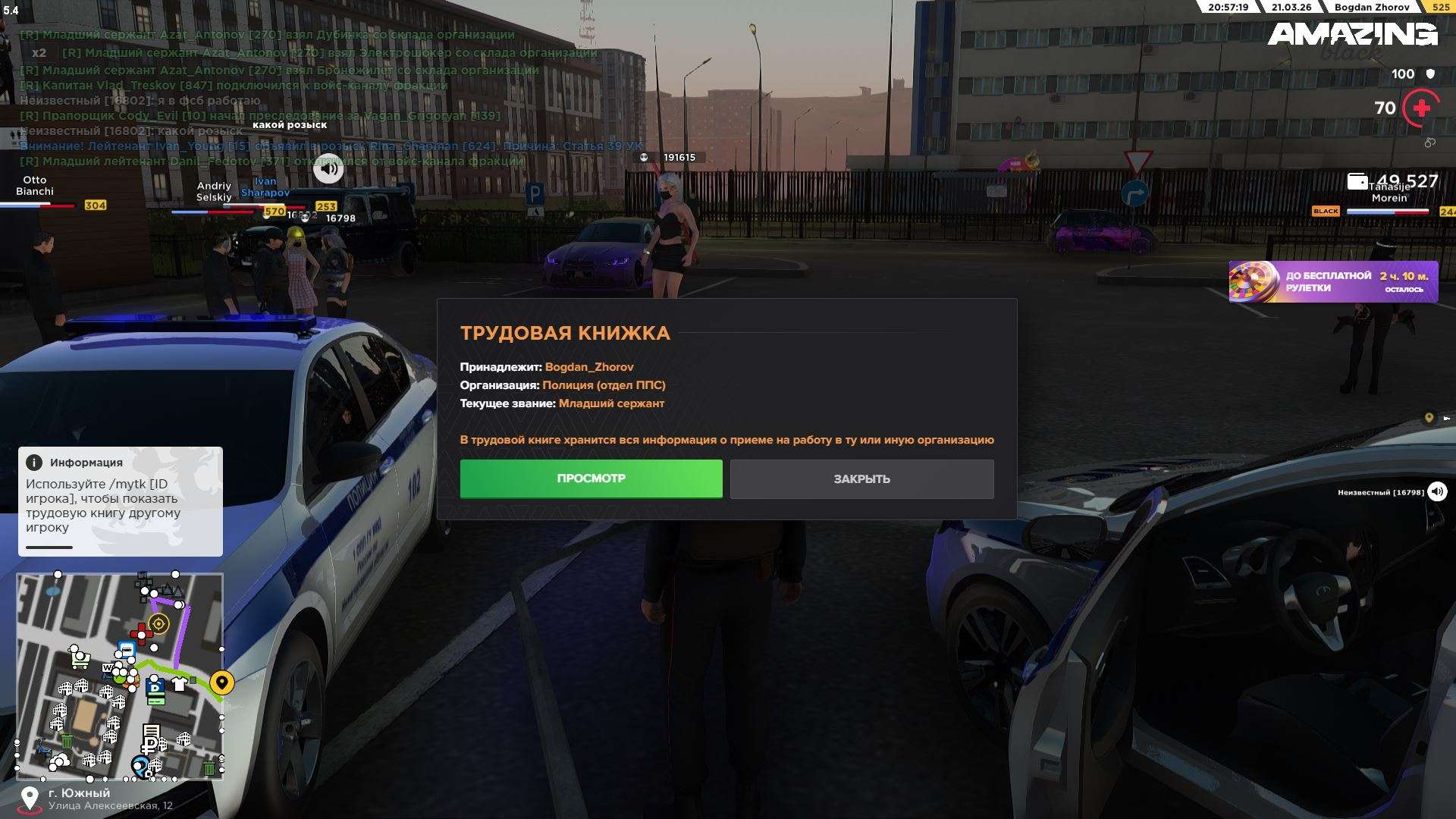
Task: Click the minimap
Action: click(120, 676)
